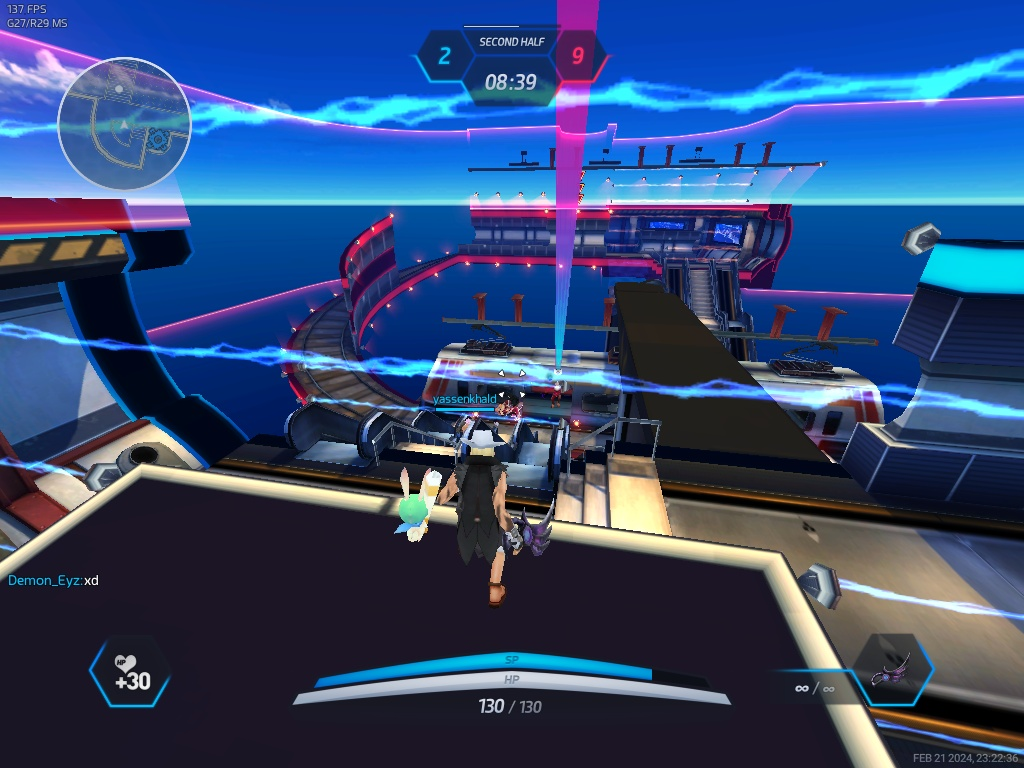The height and width of the screenshot is (768, 1024).
Task: Click the Demon_Eyz chat message
Action: click(x=54, y=580)
